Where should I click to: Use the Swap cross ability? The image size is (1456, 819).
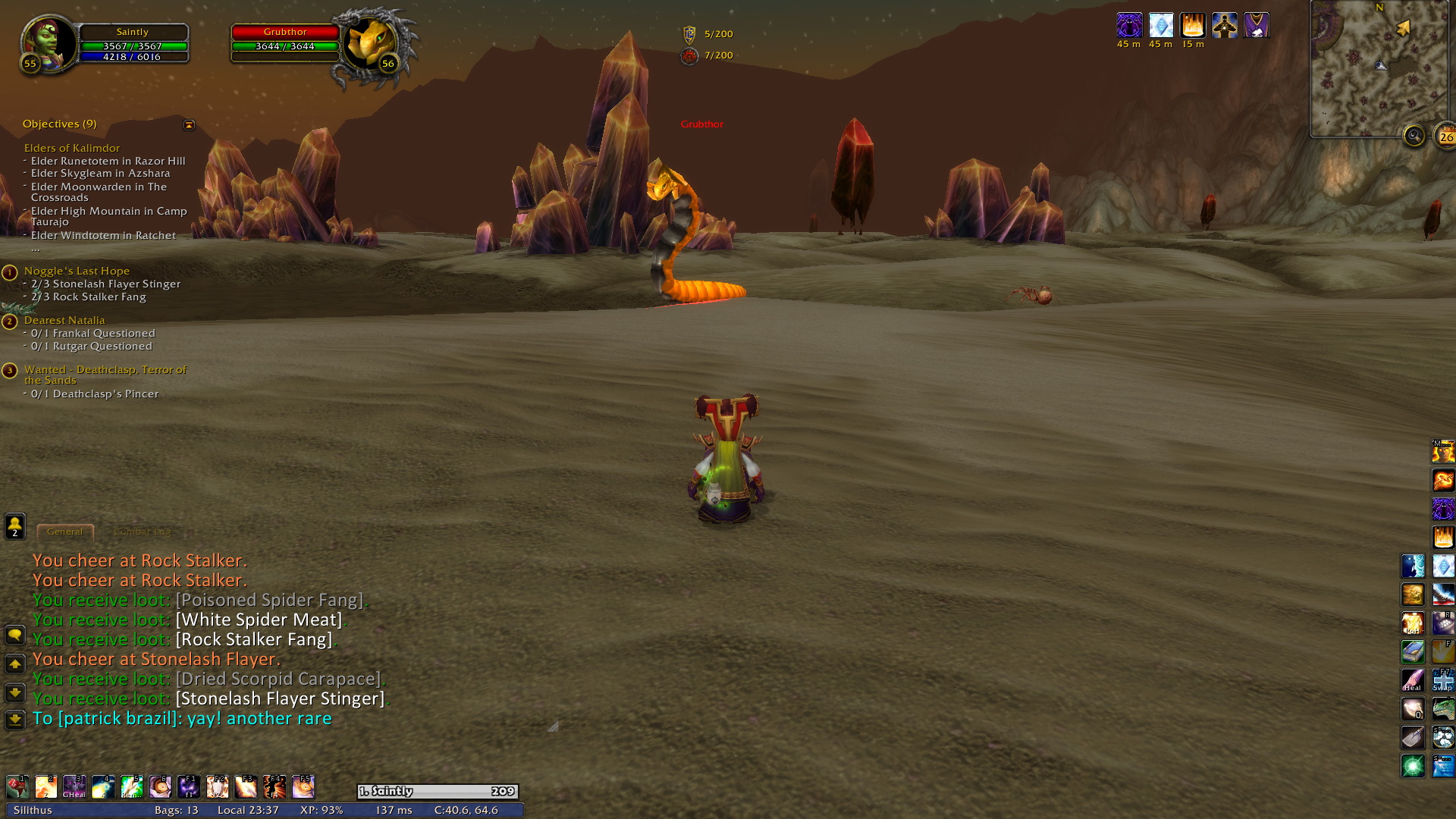click(1442, 680)
